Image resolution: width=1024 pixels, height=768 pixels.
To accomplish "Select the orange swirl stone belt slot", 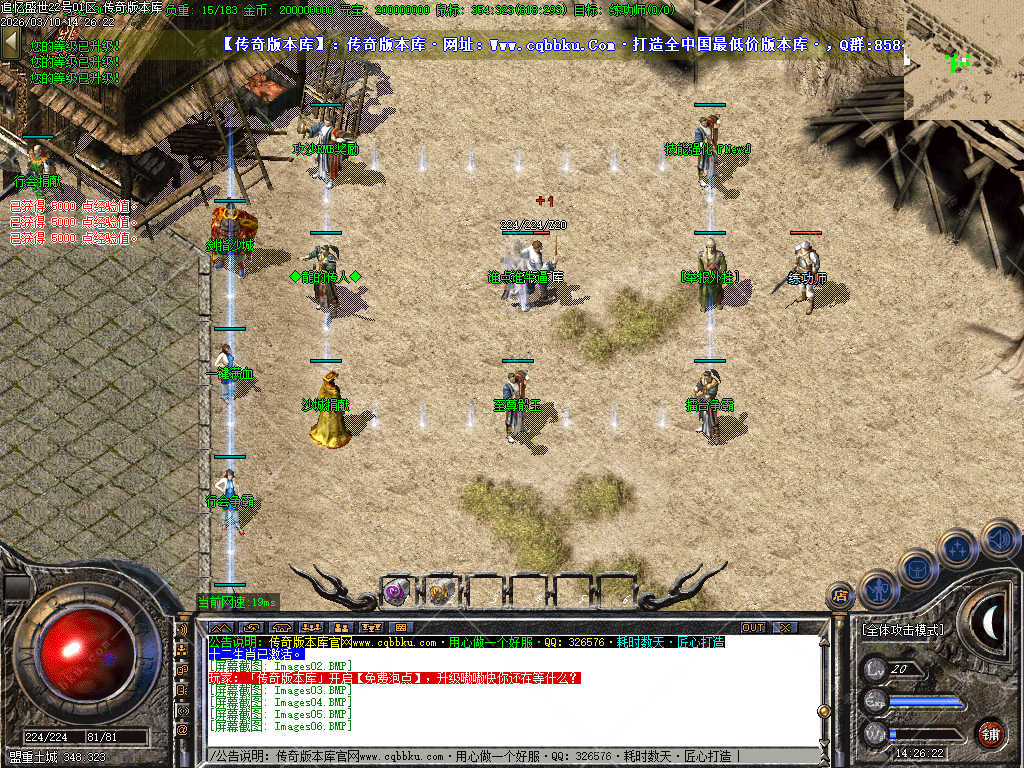I will coord(439,591).
